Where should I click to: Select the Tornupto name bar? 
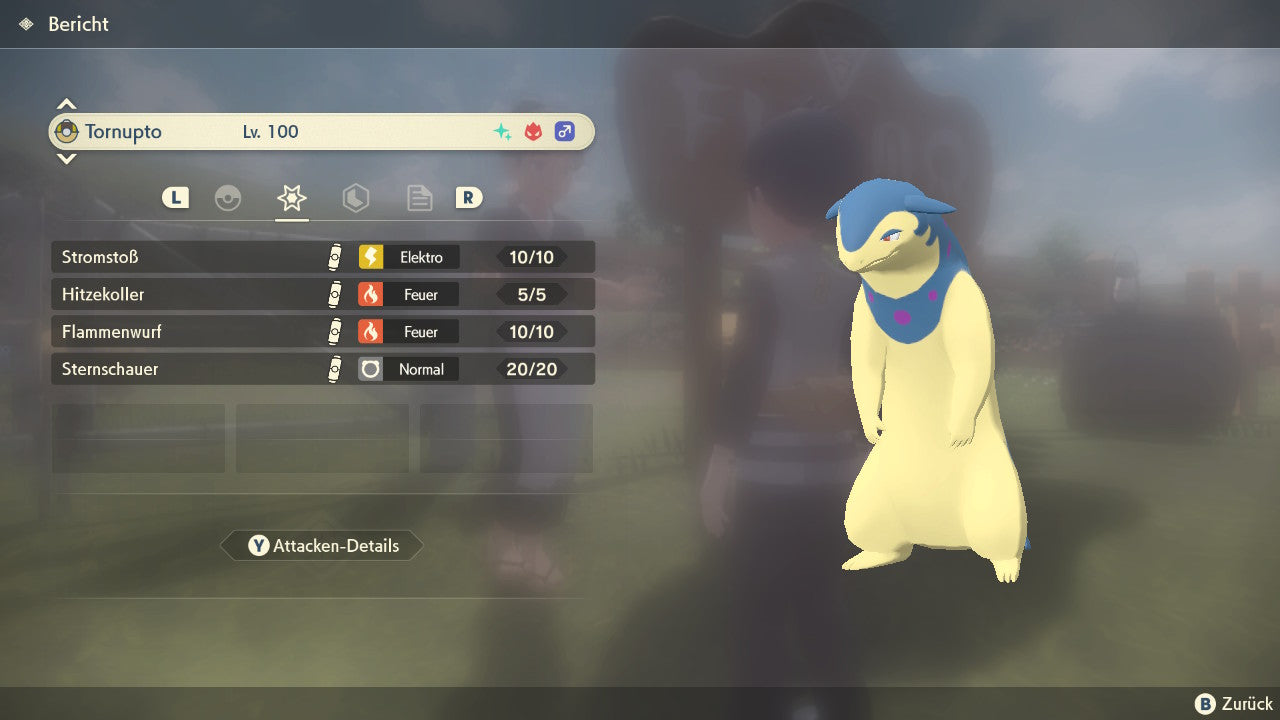[320, 132]
